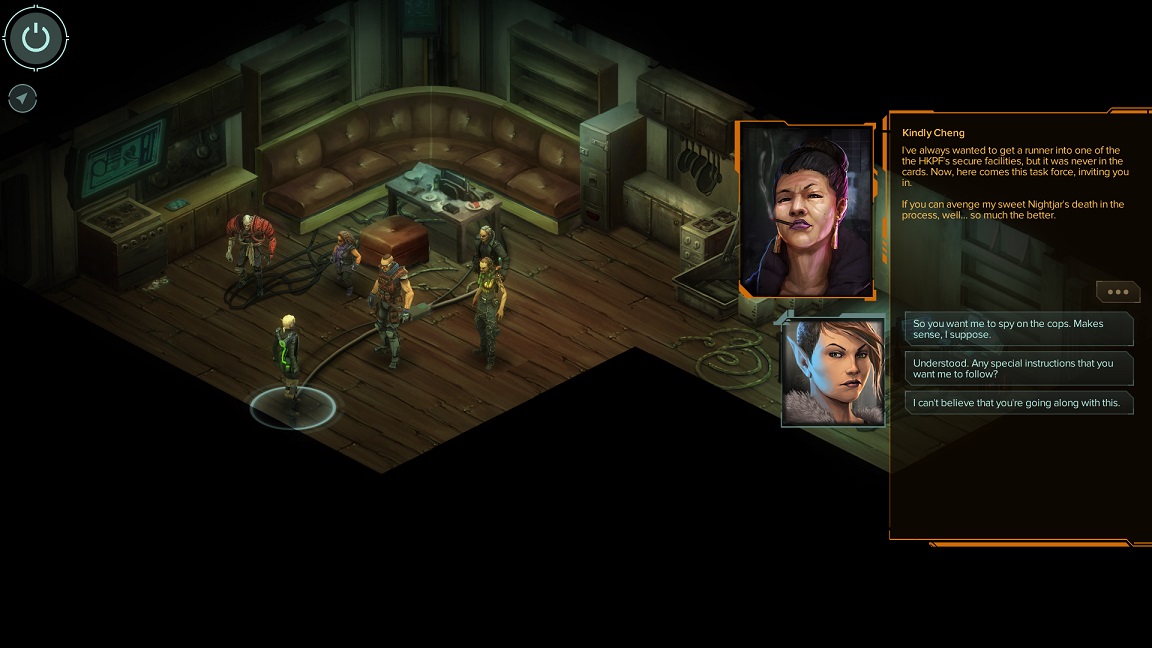Click the navigation arrow icon

[x=22, y=98]
